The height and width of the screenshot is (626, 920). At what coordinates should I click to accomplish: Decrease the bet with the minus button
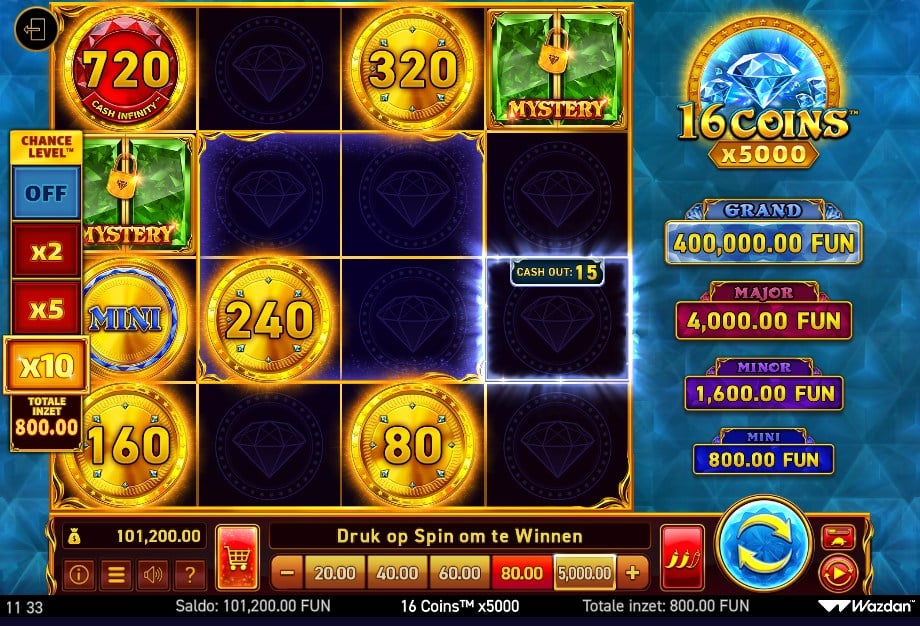tap(286, 573)
